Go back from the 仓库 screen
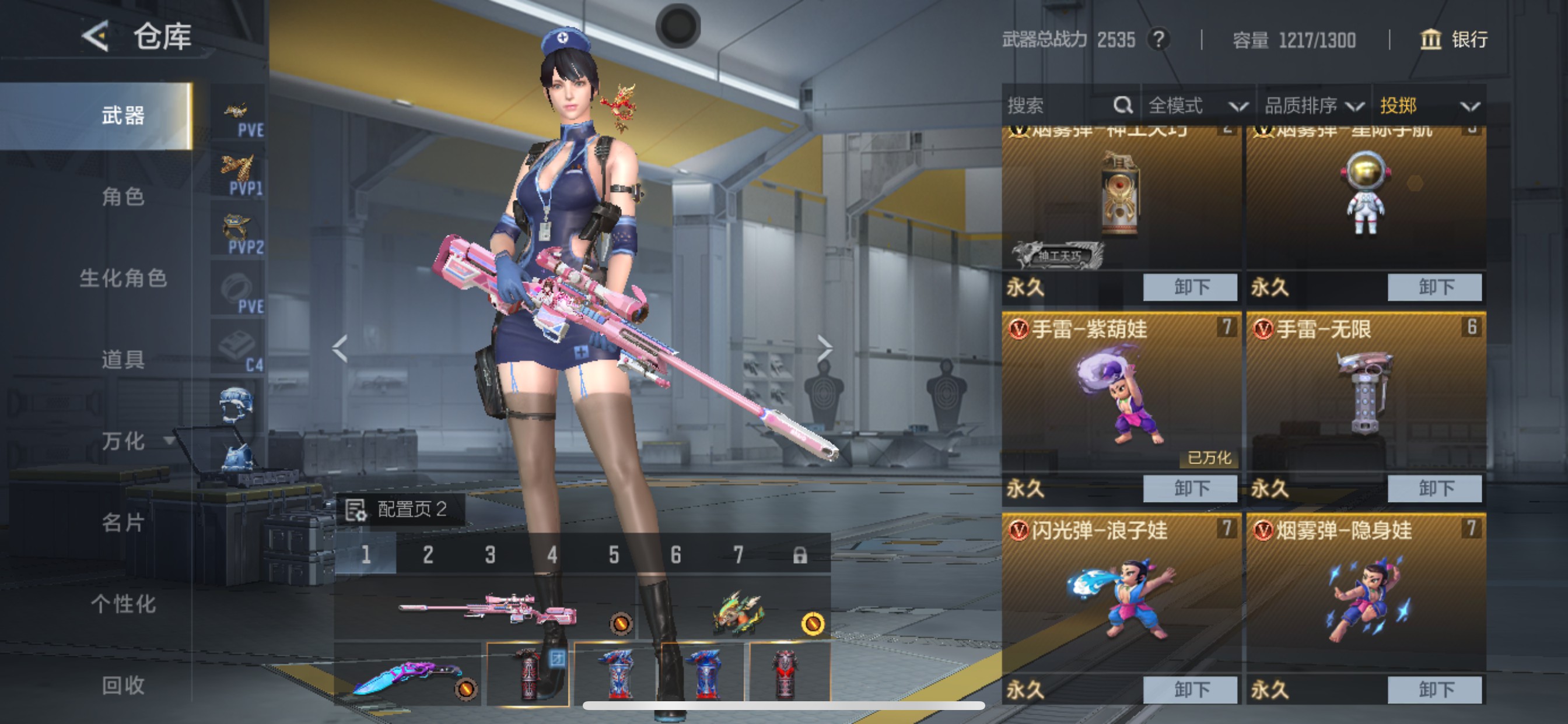1568x724 pixels. 96,37
